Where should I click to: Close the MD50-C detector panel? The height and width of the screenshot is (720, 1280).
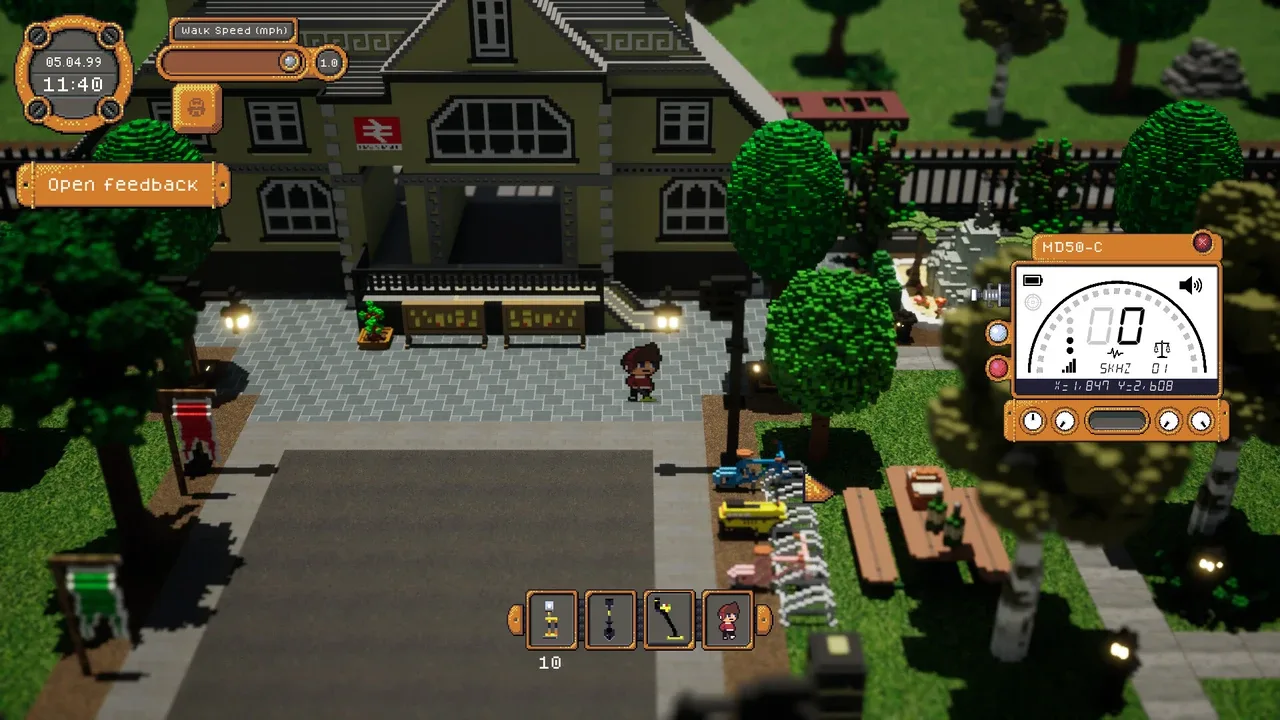[x=1202, y=243]
